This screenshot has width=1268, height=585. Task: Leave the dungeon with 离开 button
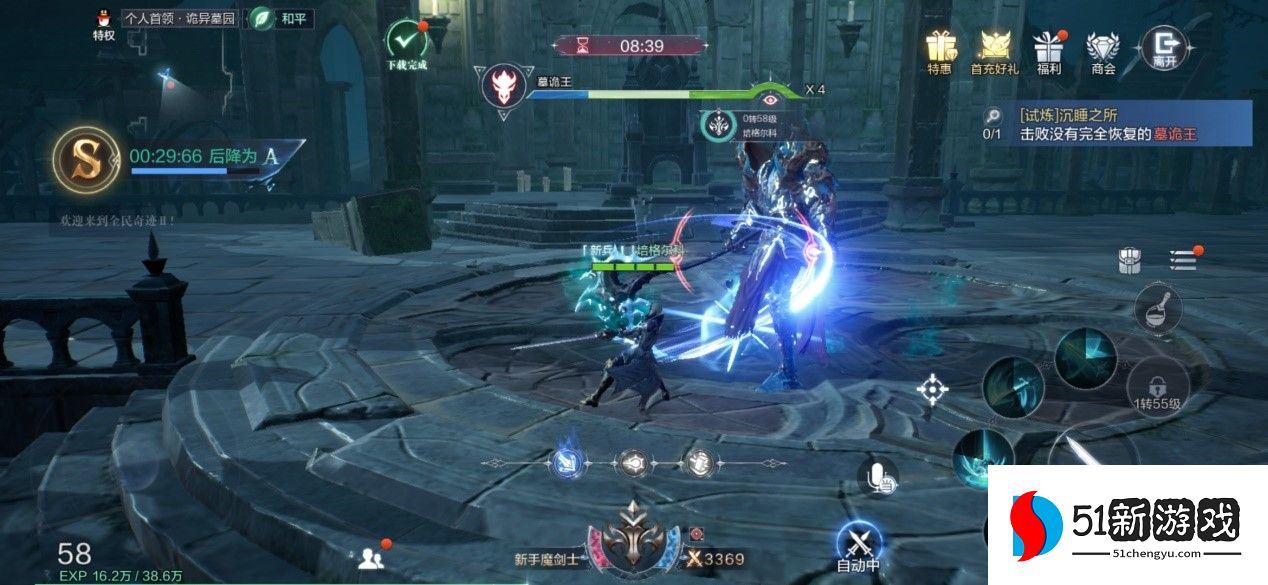pyautogui.click(x=1164, y=46)
